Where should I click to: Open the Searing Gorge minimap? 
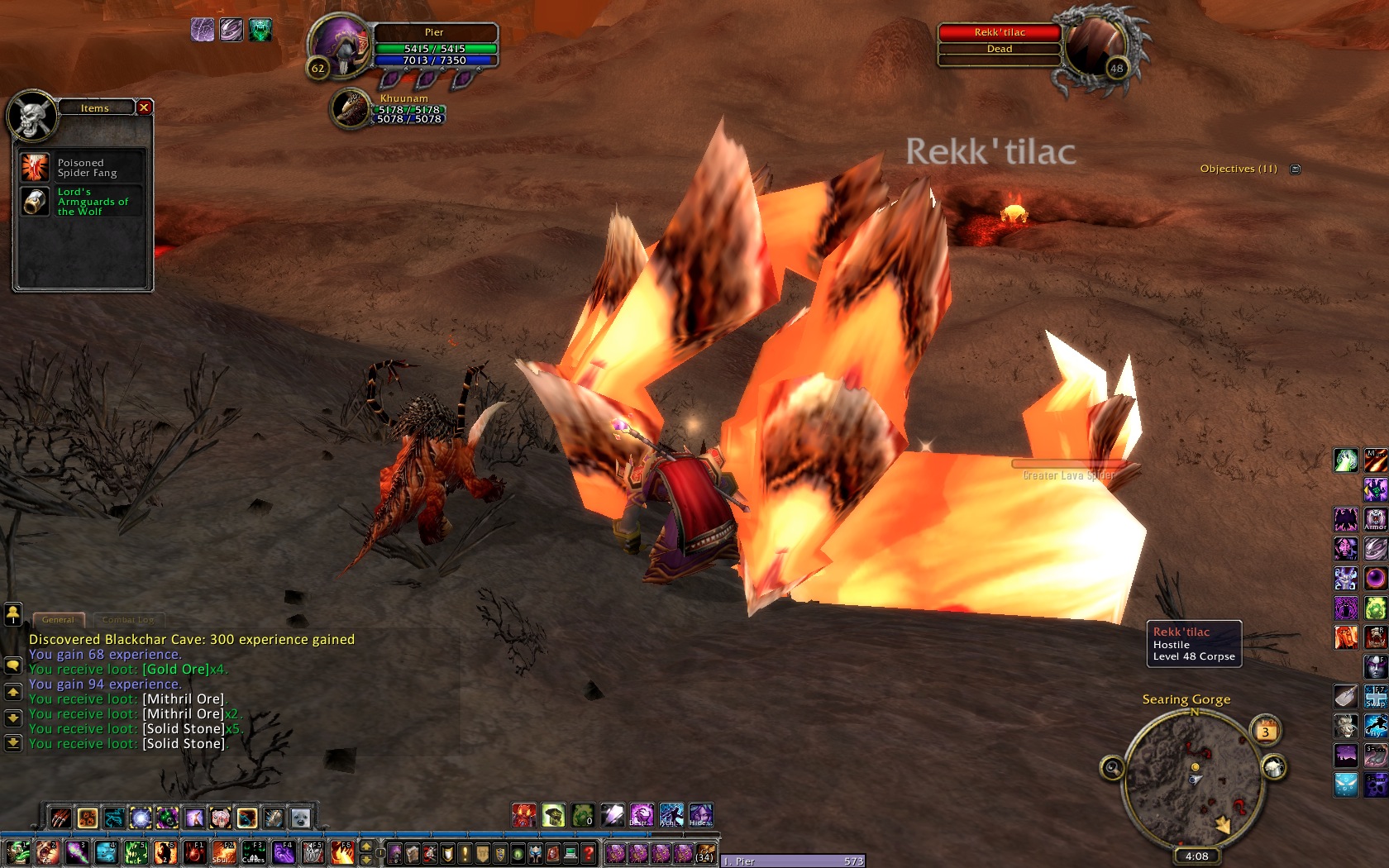[1194, 777]
